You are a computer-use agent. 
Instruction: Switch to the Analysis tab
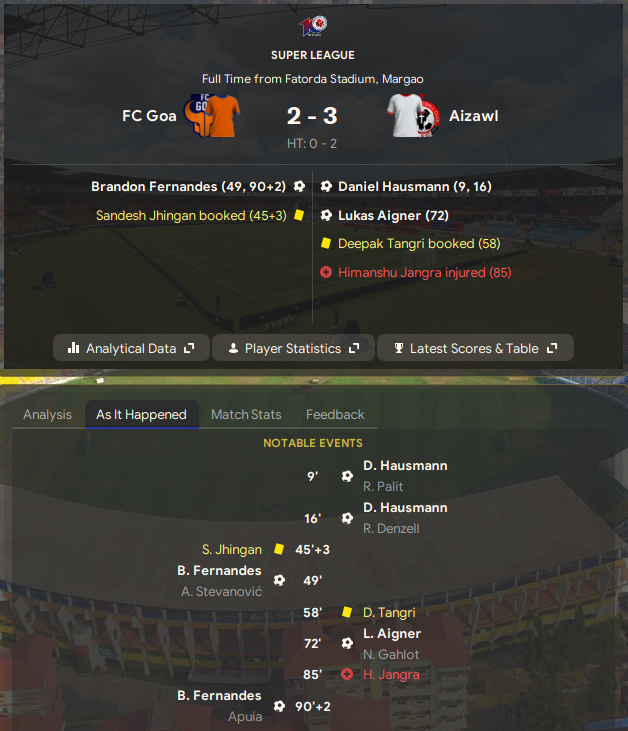[48, 414]
